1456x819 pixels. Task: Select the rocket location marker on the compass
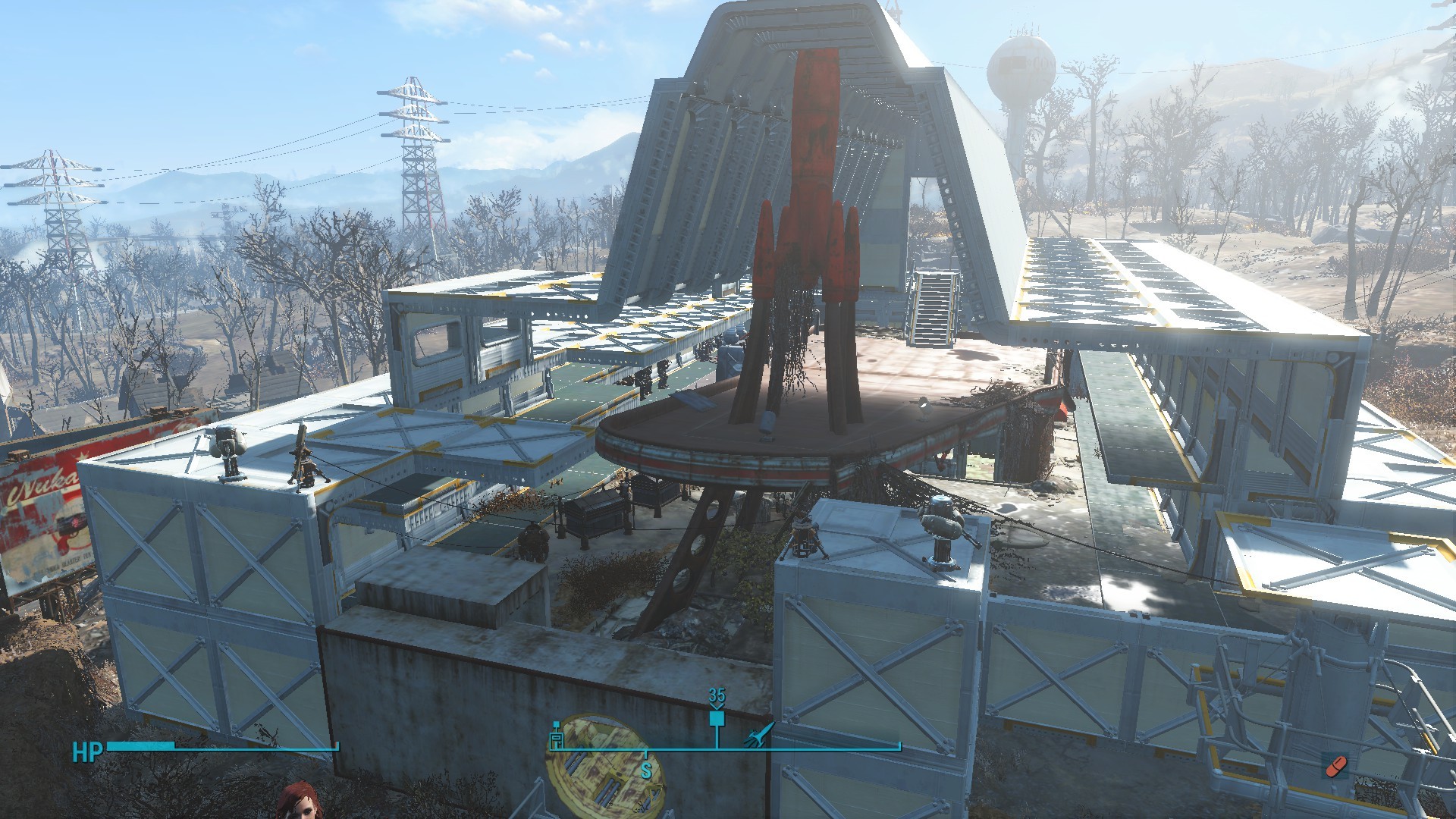(x=761, y=734)
